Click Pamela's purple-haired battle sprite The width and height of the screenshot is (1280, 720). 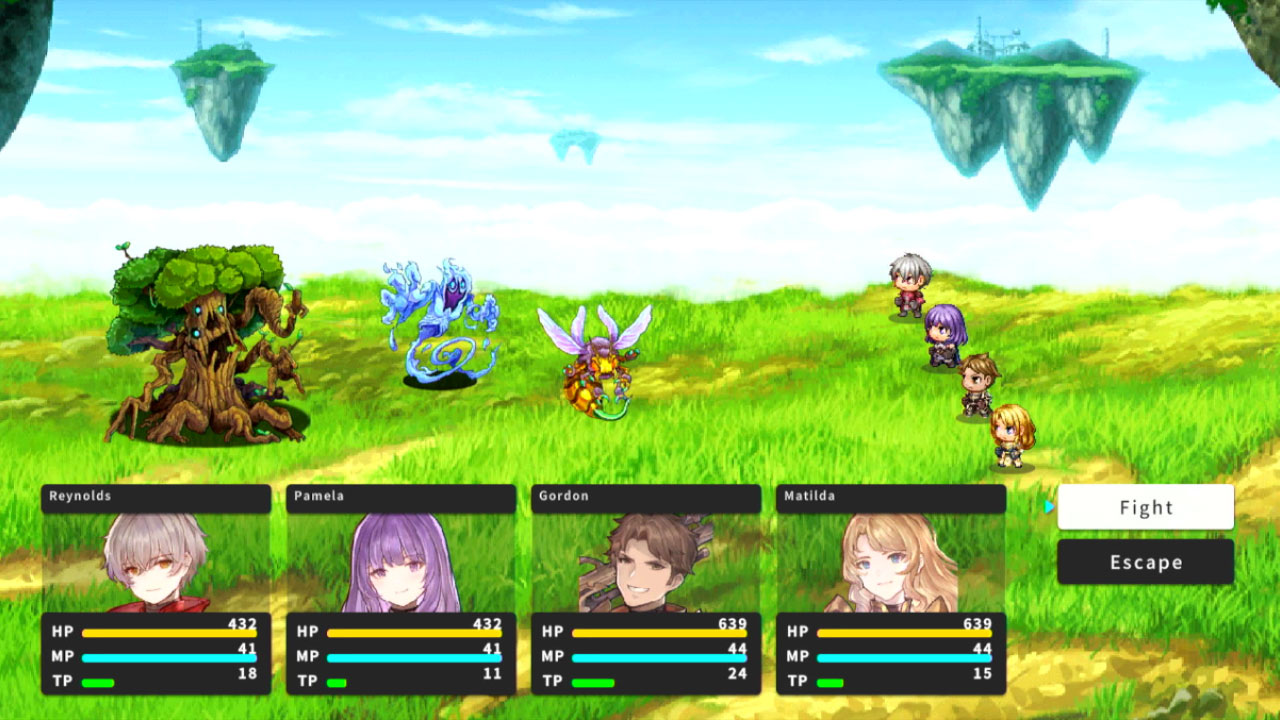tap(944, 335)
